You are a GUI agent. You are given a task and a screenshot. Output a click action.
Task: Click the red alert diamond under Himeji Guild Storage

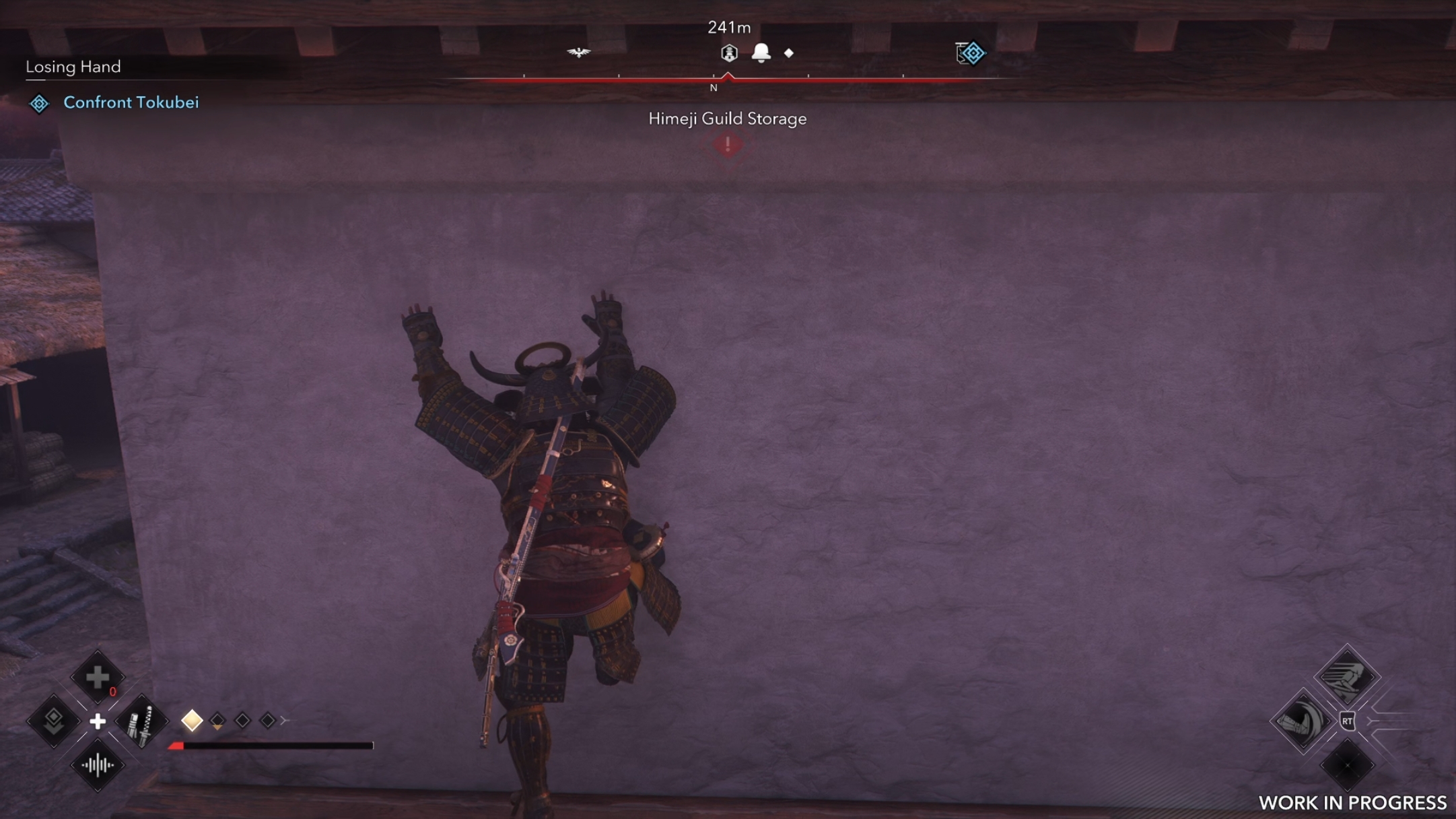click(728, 145)
